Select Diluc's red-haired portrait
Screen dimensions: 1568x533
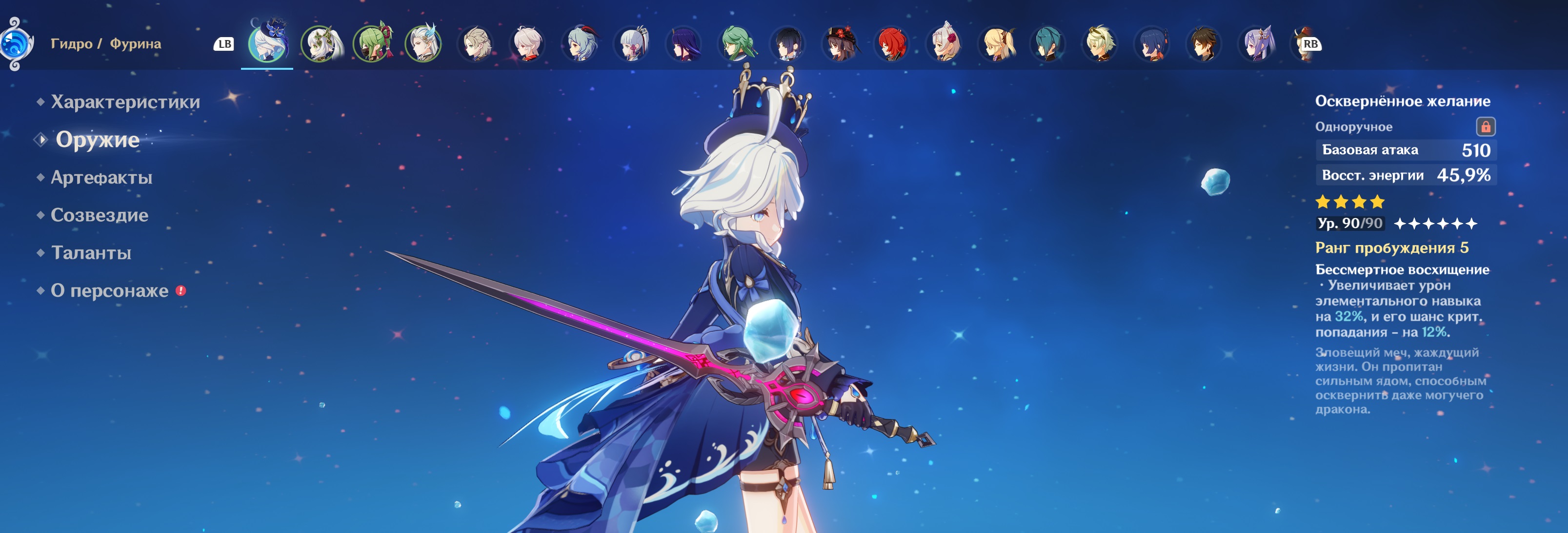pos(891,43)
